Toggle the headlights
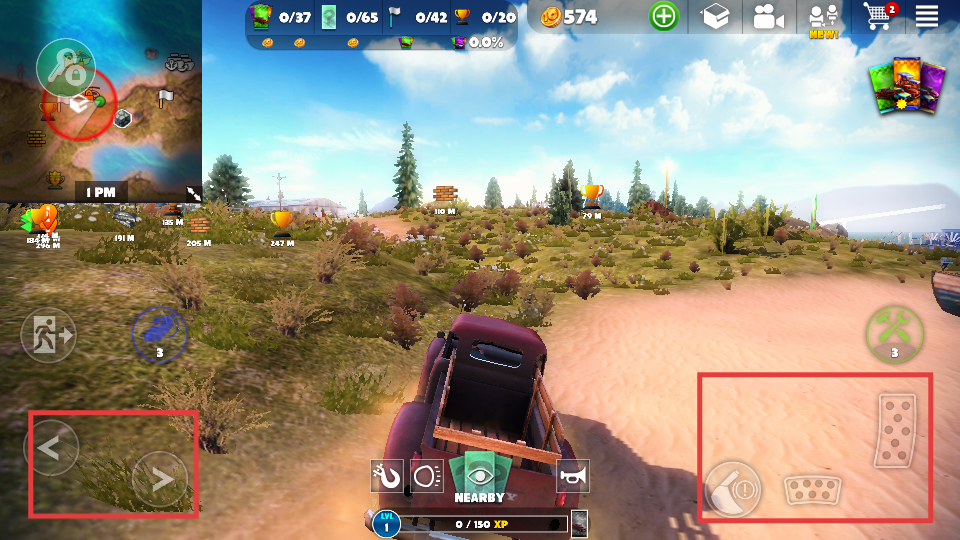 (x=428, y=476)
